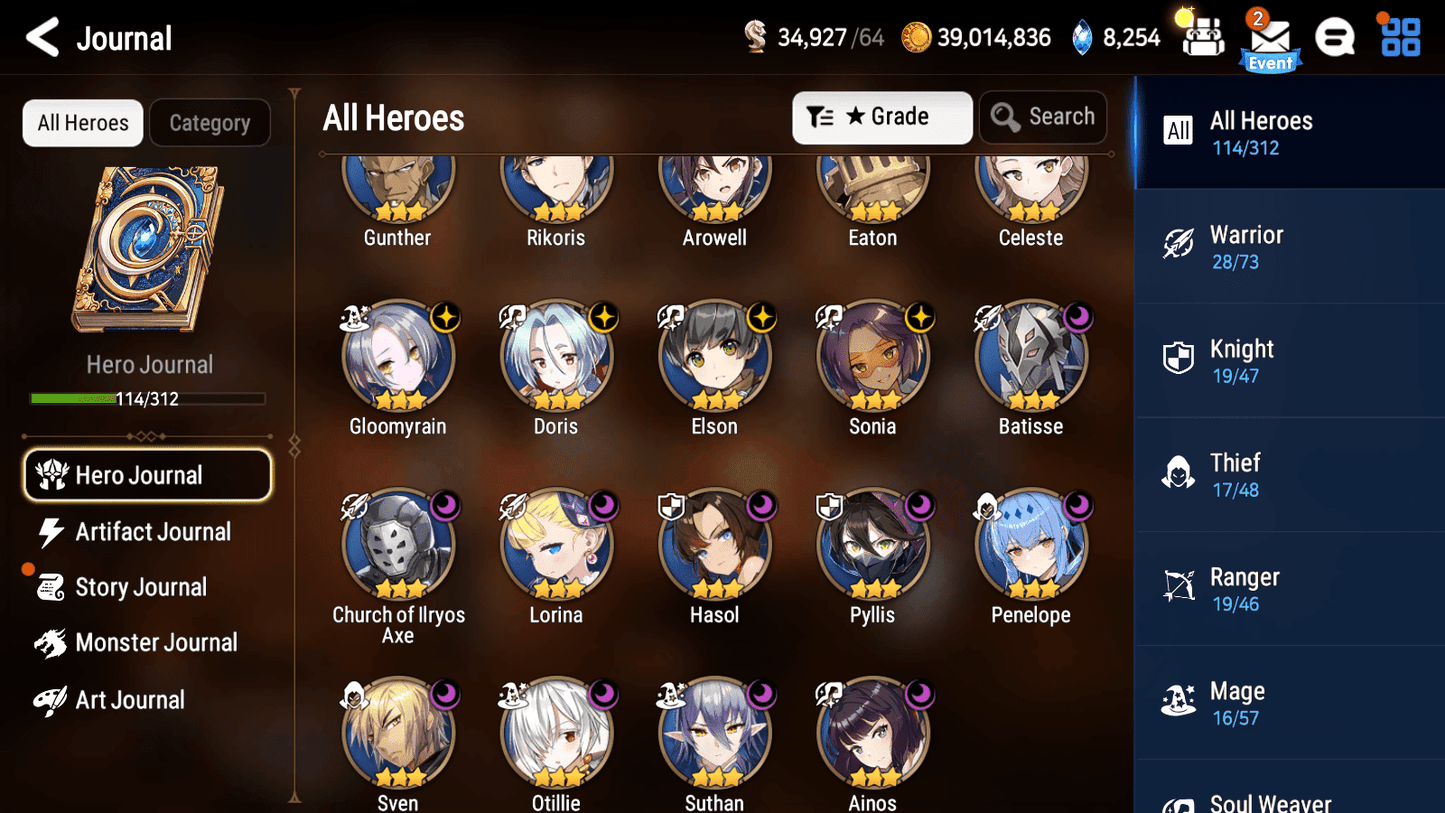Open Gloomyrain's hero portrait
1445x813 pixels.
pos(398,357)
